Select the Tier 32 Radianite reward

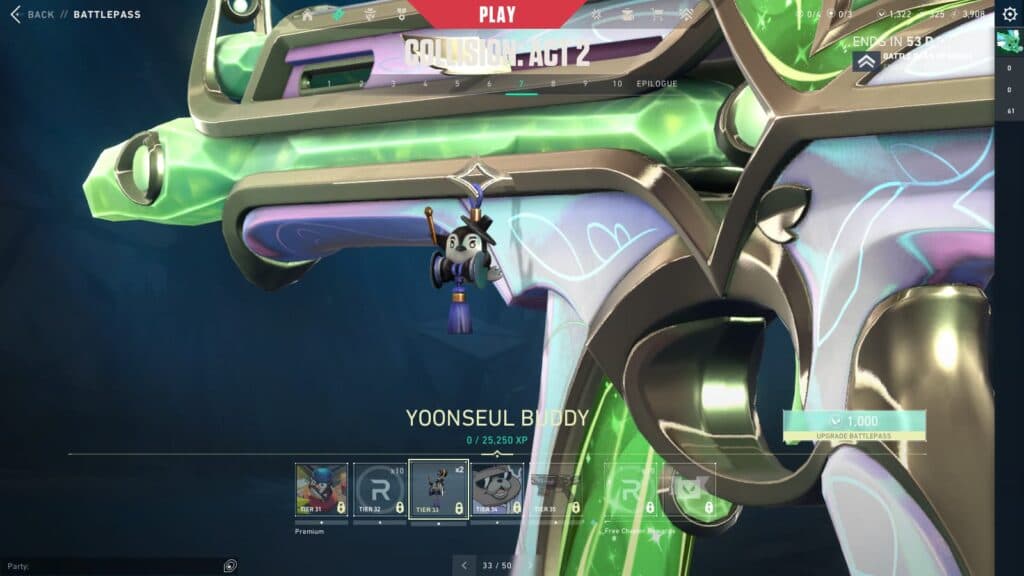click(380, 489)
